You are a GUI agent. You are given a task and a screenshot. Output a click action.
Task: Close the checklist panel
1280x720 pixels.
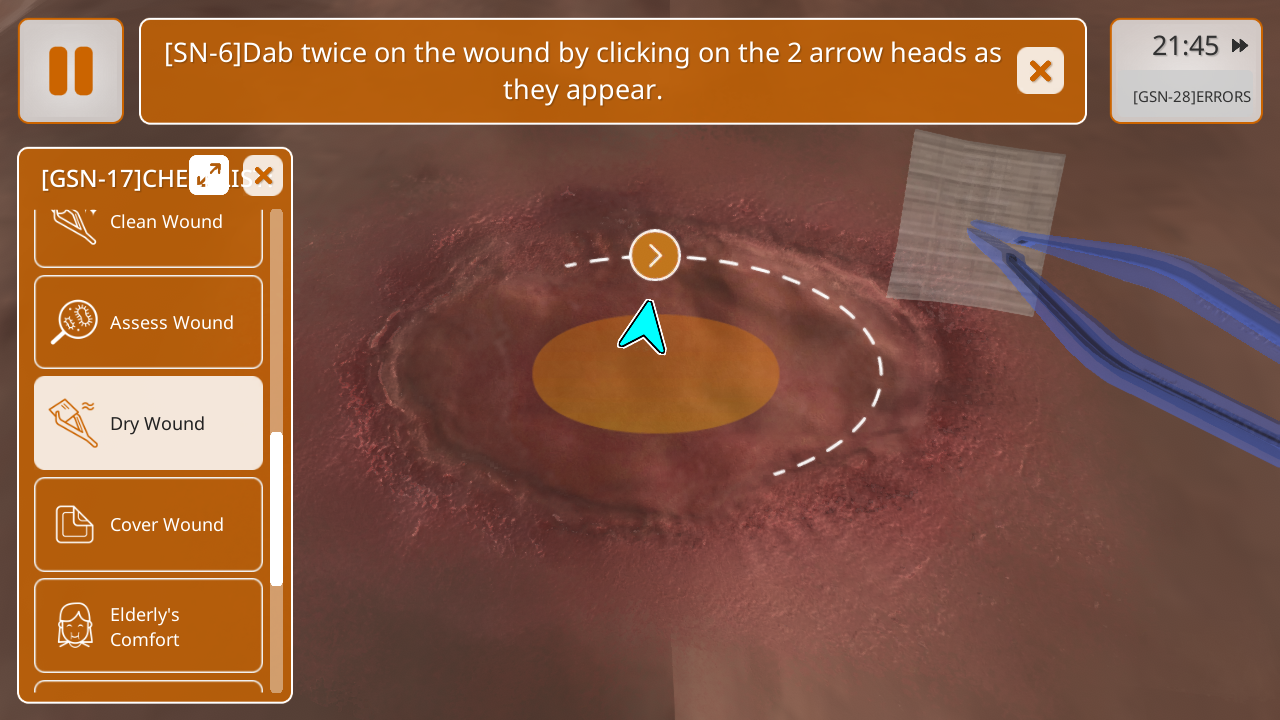tap(263, 176)
